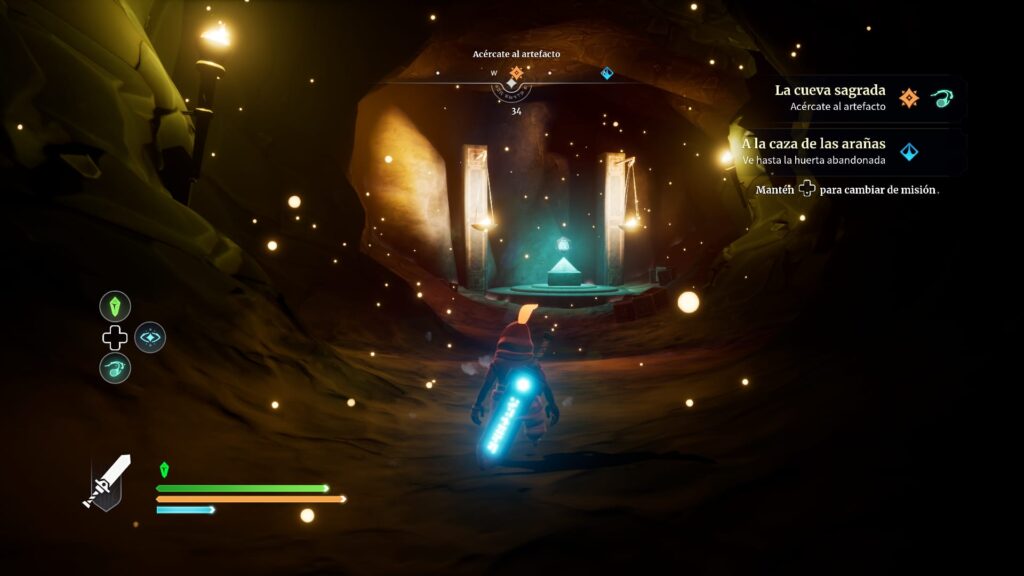Click the blue diamond marker on the compass
Screen dimensions: 1024x576
click(x=606, y=72)
